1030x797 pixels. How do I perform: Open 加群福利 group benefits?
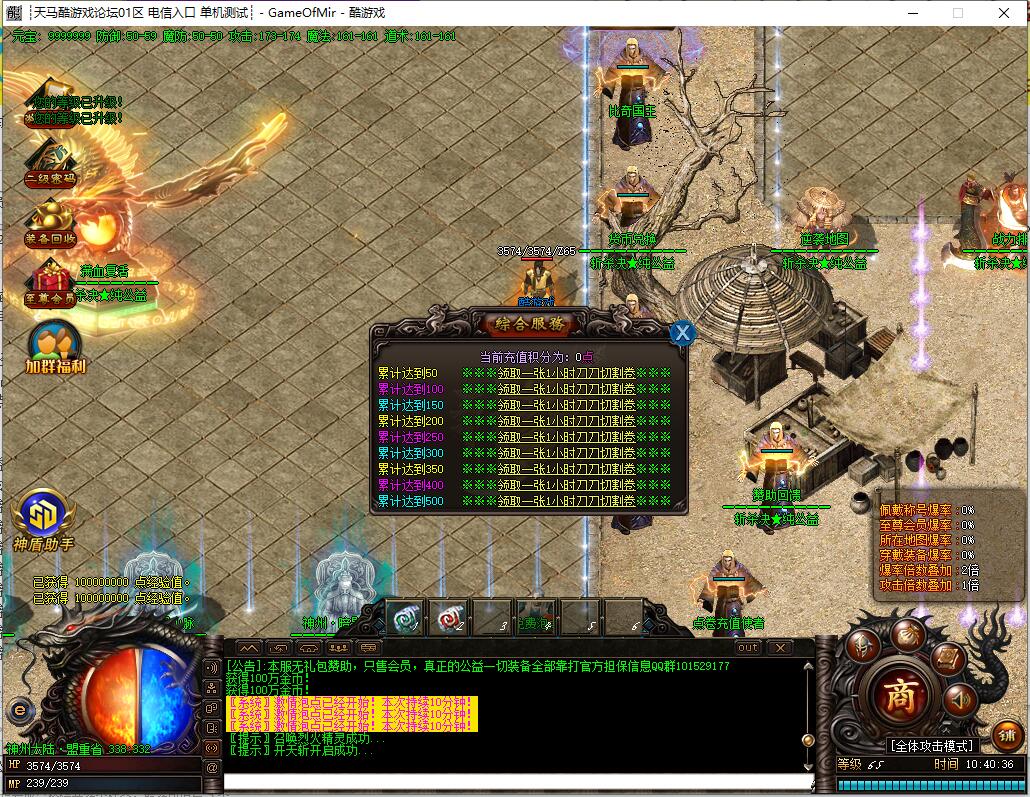[55, 346]
